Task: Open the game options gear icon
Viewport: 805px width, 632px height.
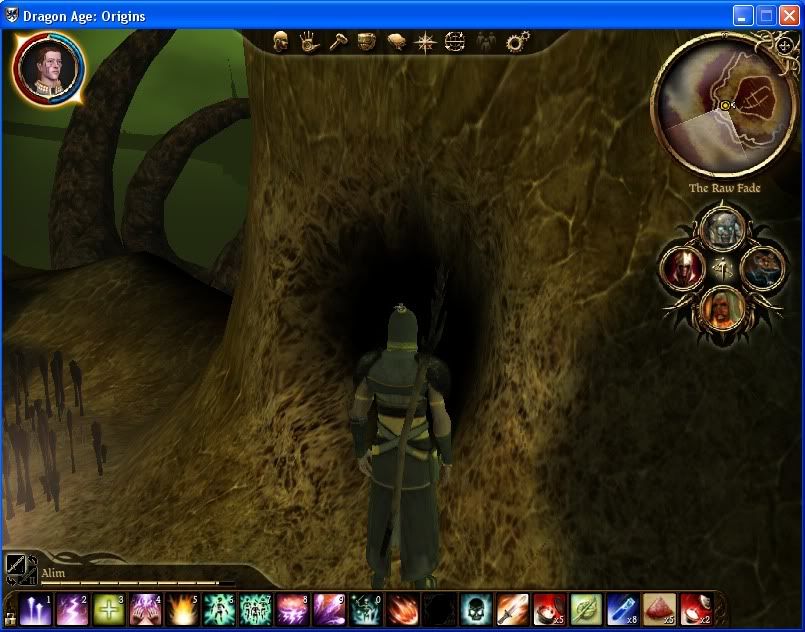Action: [516, 41]
